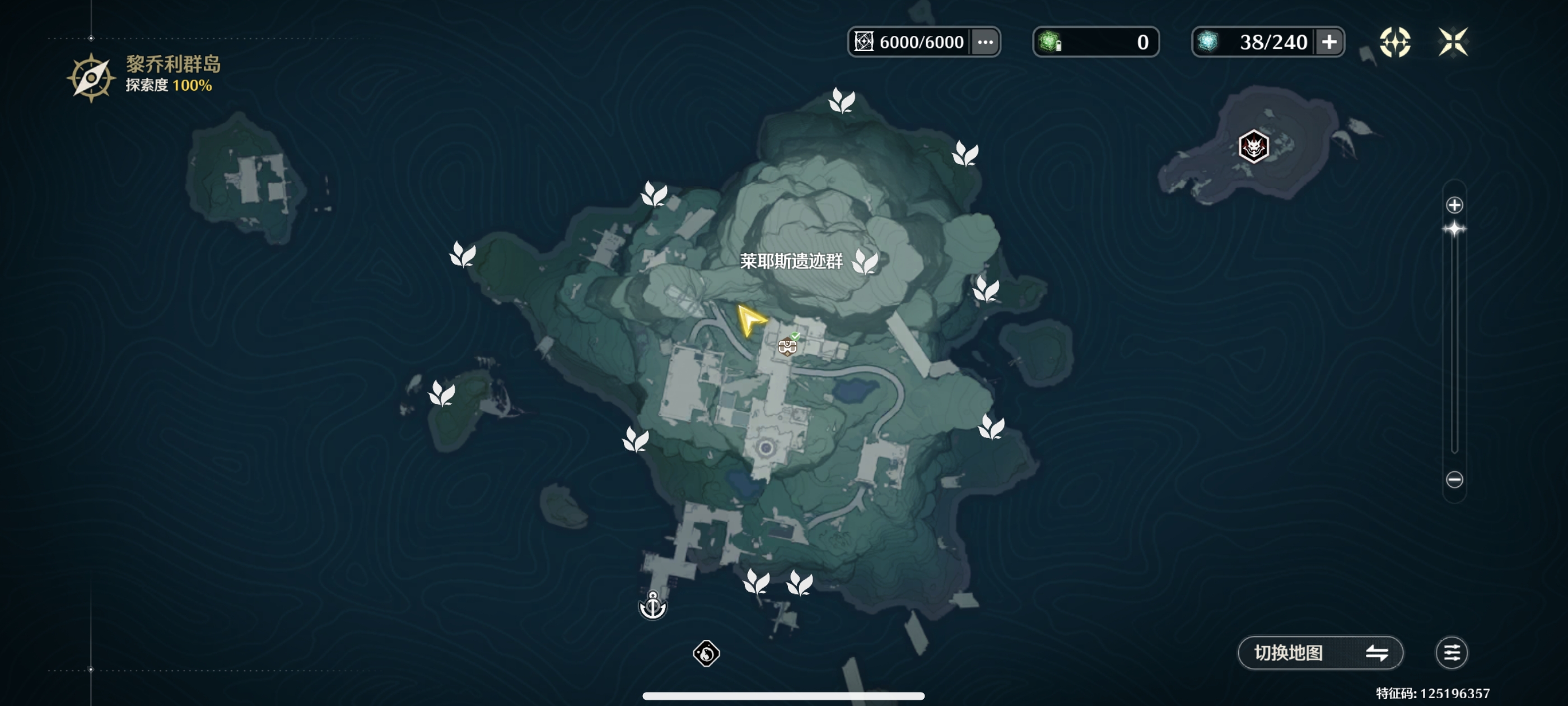Click the map zoom-in plus button

click(1454, 205)
